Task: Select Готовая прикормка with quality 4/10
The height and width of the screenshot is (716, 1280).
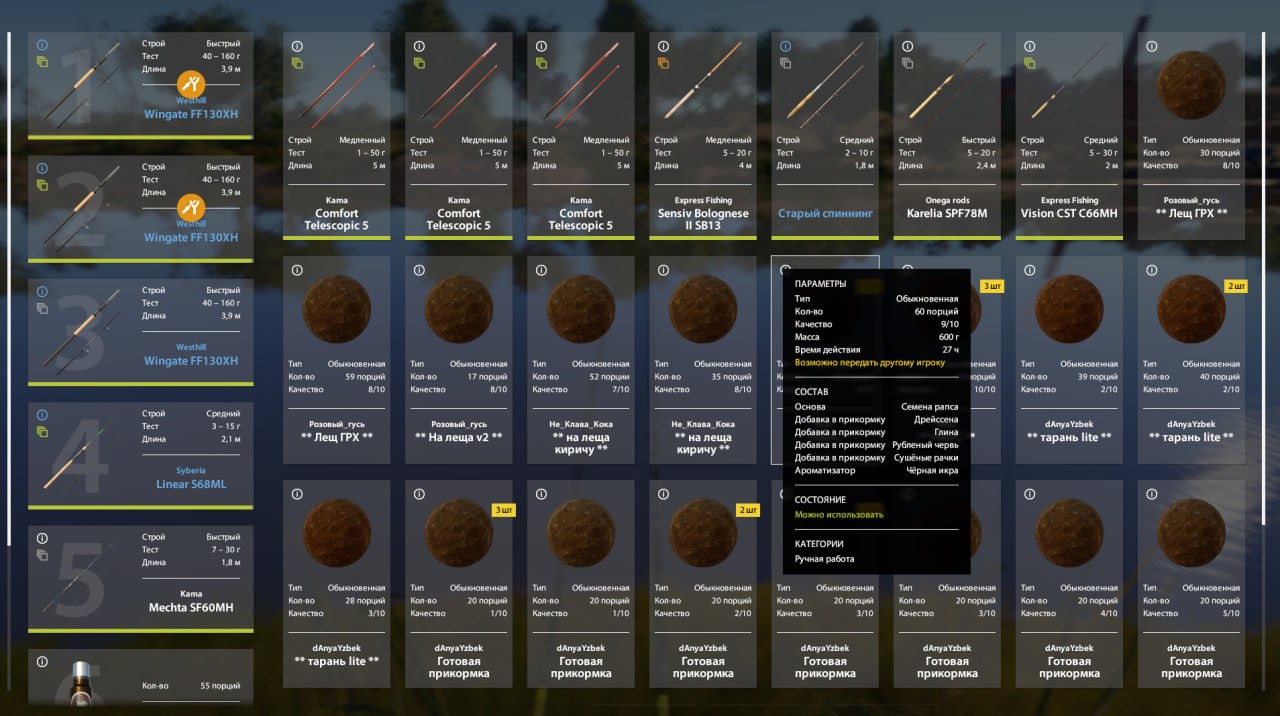Action: [1069, 583]
